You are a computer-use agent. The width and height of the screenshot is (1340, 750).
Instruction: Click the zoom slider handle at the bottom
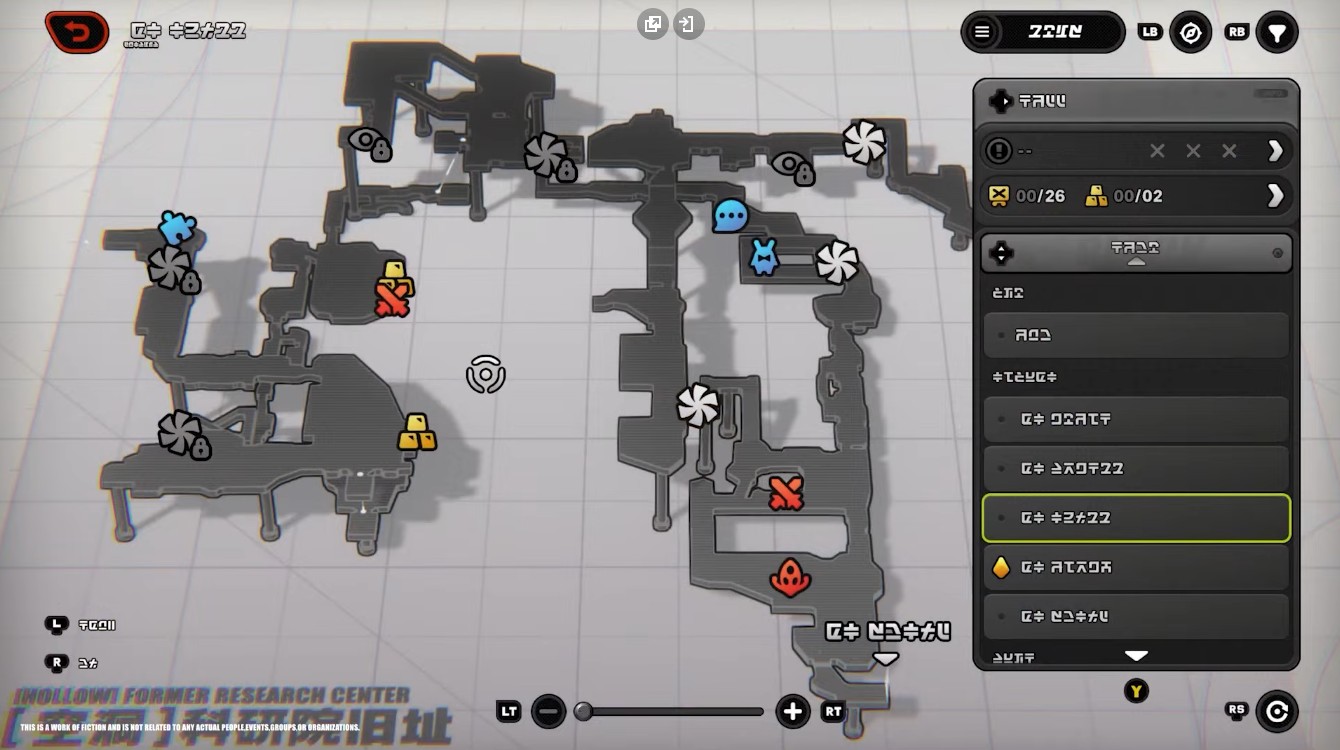click(x=584, y=711)
